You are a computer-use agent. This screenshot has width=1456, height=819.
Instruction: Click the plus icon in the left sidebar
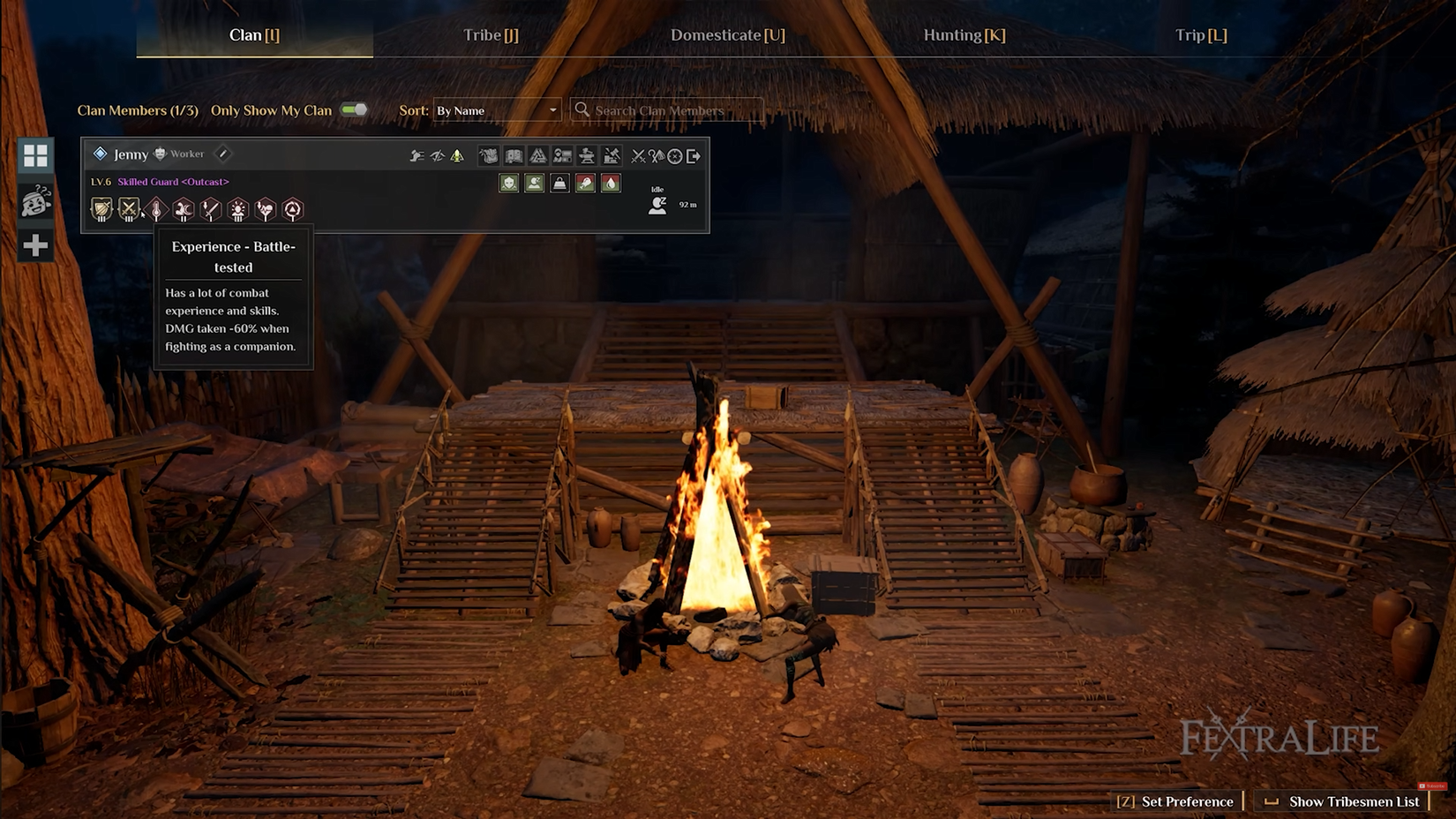click(x=35, y=244)
